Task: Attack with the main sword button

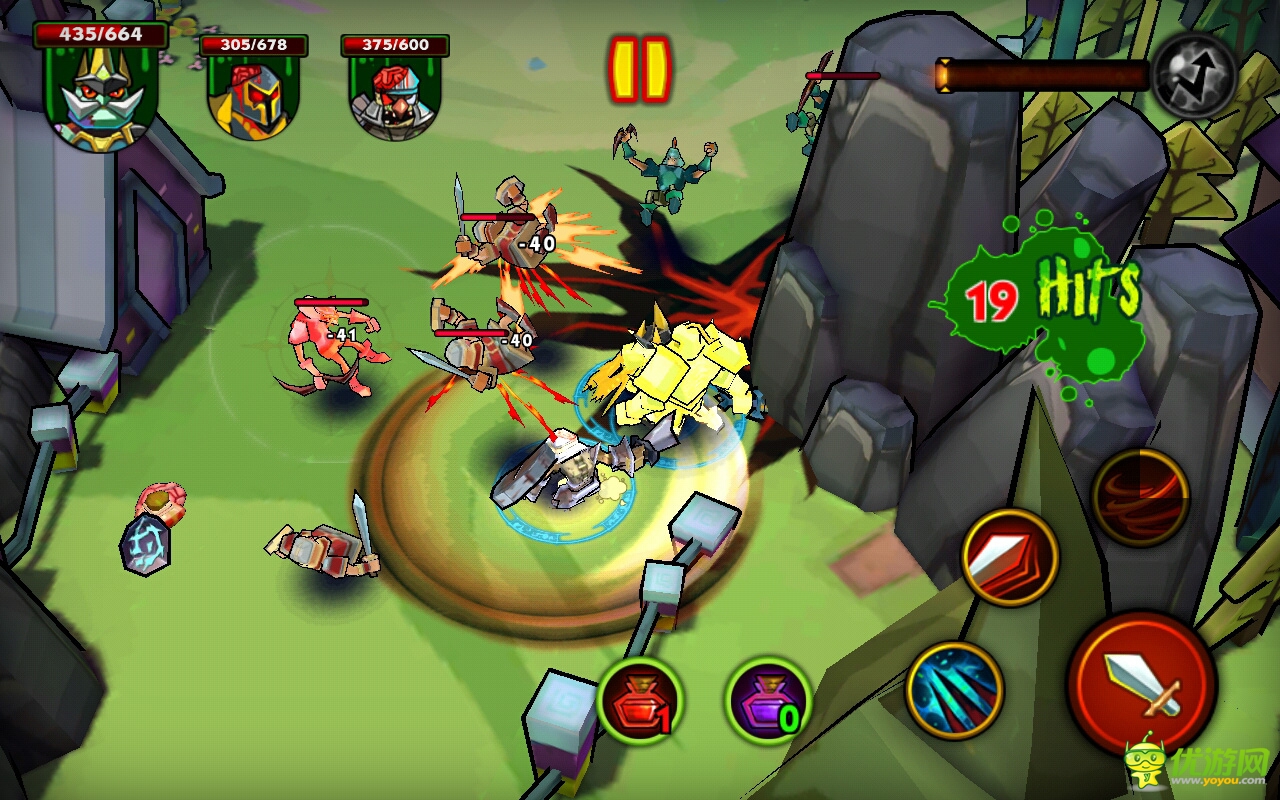Action: tap(1141, 683)
